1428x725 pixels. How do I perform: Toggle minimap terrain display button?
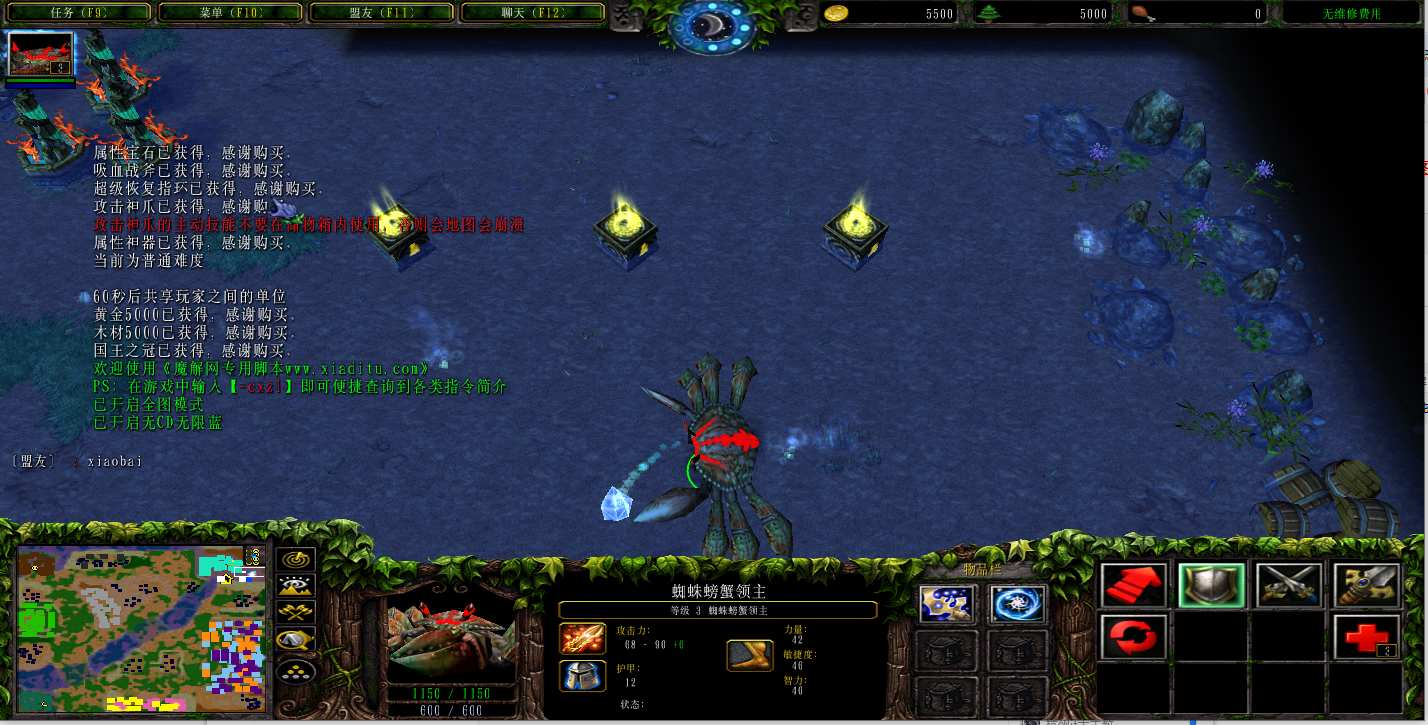pyautogui.click(x=295, y=587)
